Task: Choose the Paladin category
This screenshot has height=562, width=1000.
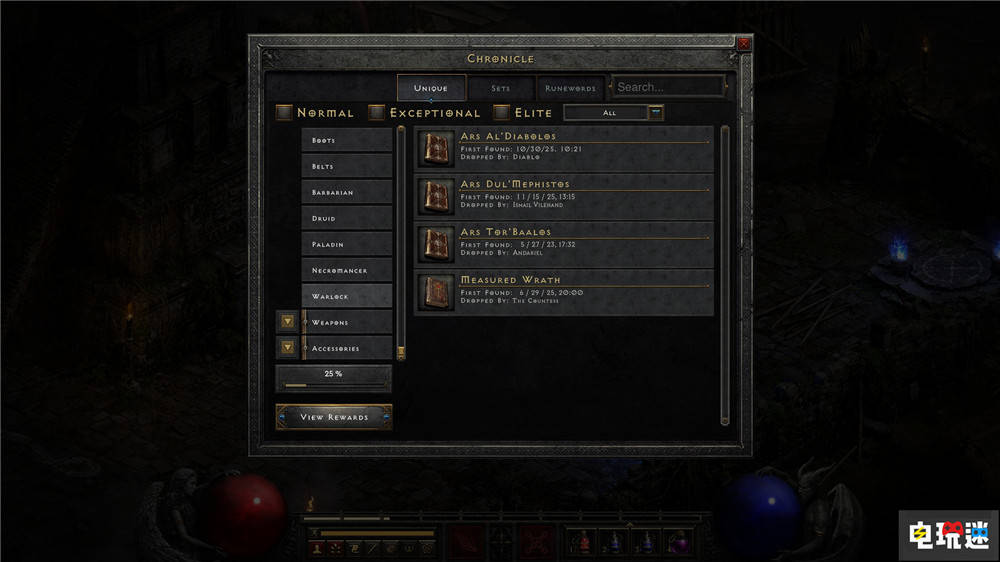Action: point(346,244)
